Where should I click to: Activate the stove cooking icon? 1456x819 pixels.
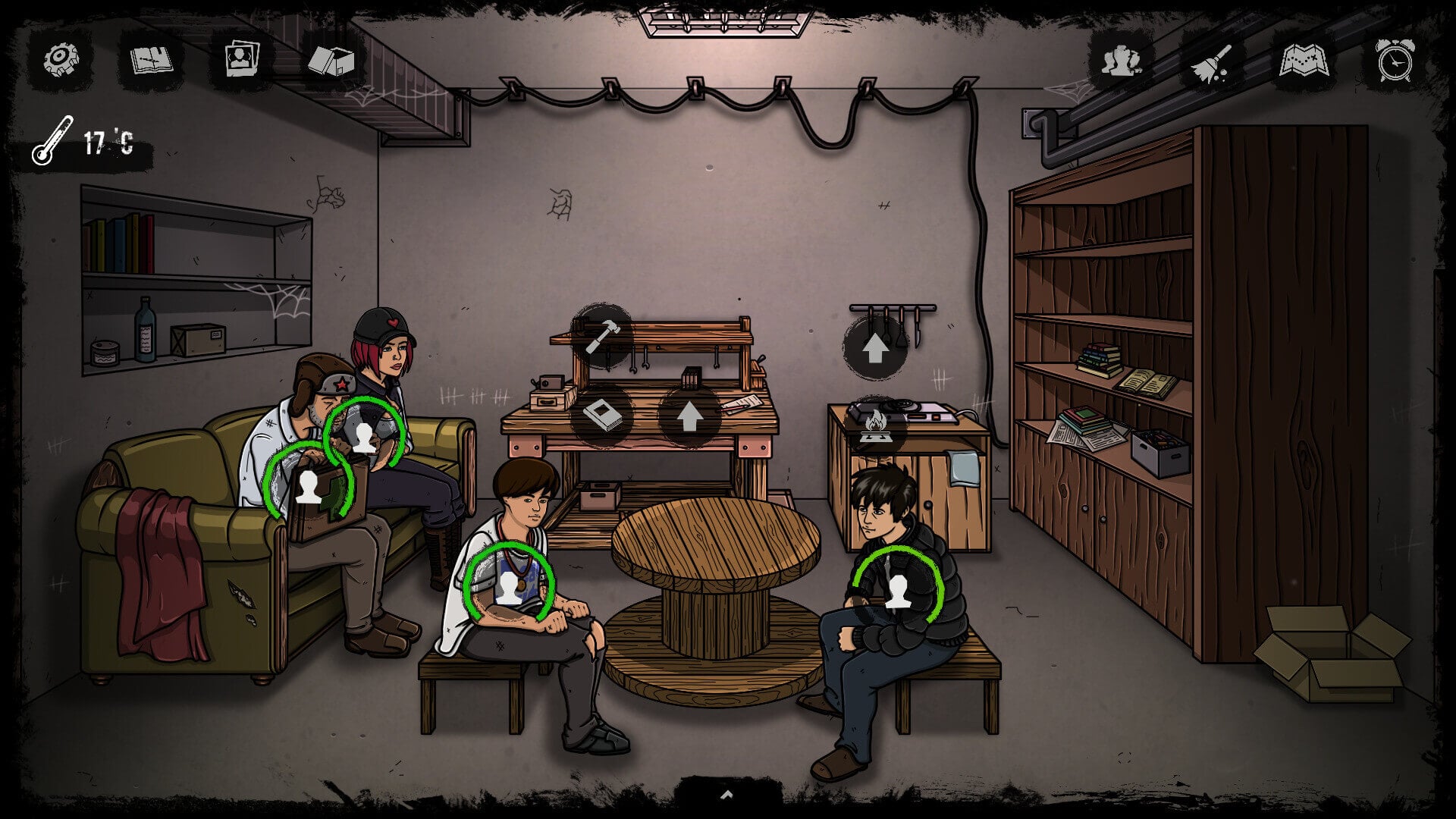tap(874, 425)
